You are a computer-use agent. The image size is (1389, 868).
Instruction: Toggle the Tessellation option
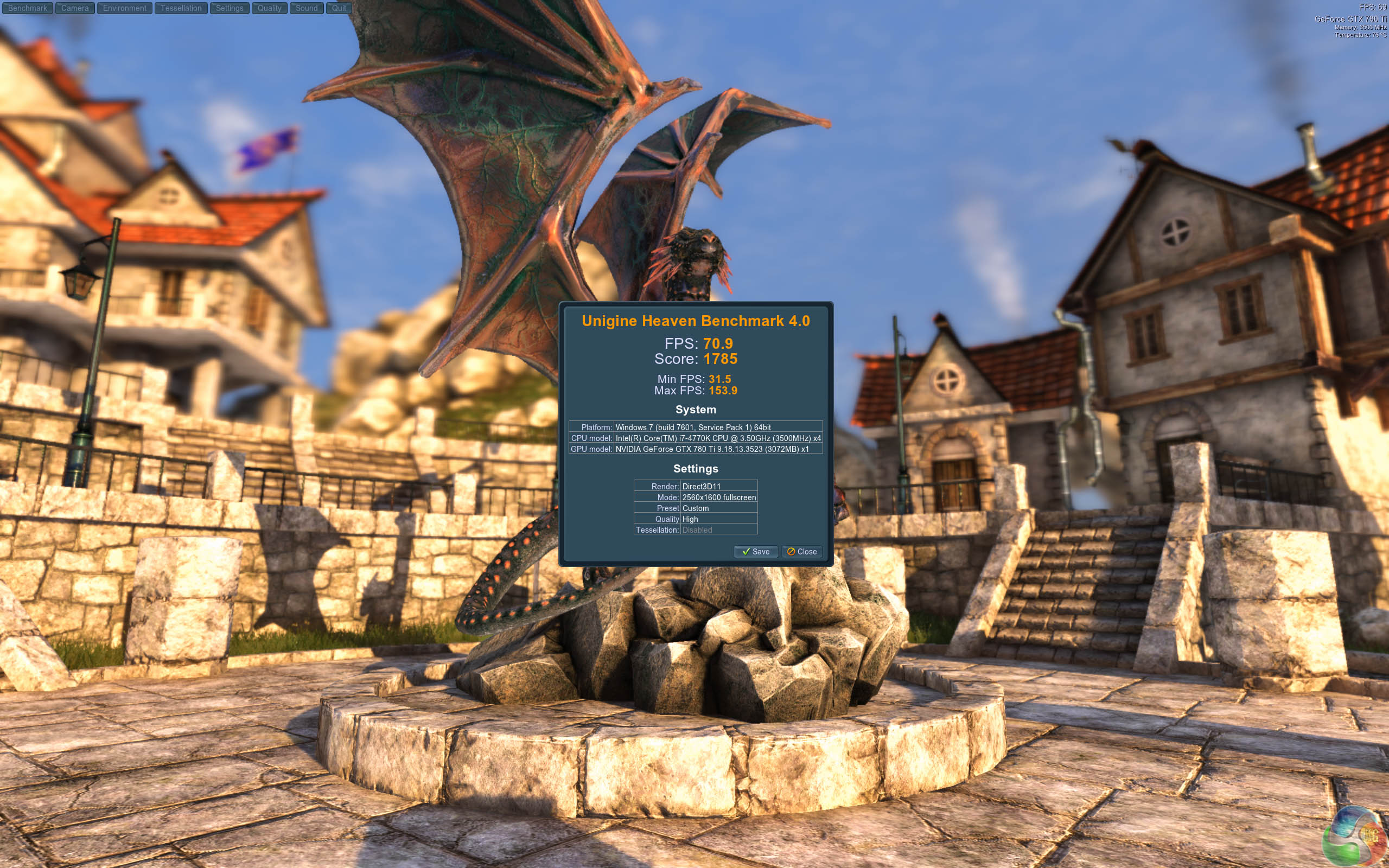[181, 8]
